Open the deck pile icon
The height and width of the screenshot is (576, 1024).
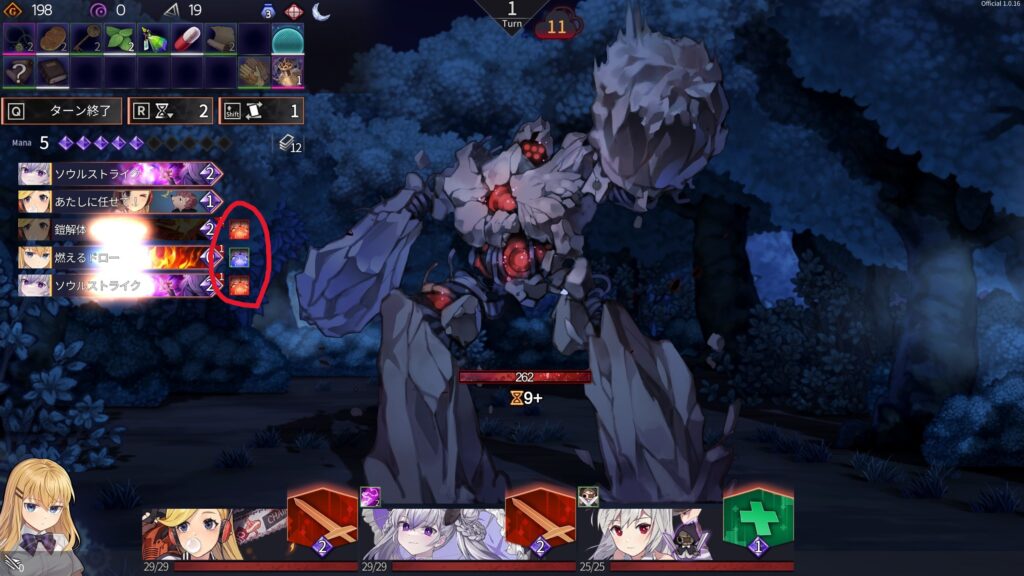pyautogui.click(x=289, y=146)
